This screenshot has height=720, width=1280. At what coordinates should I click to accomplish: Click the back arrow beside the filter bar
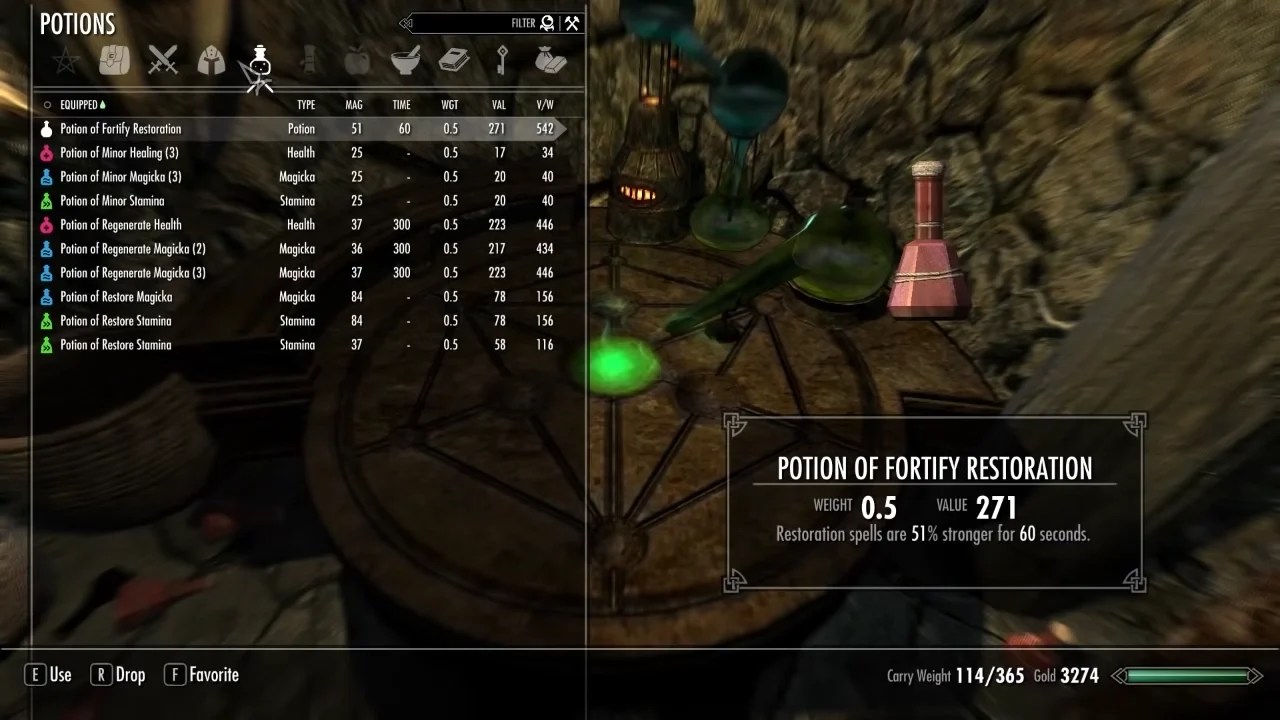pyautogui.click(x=406, y=23)
